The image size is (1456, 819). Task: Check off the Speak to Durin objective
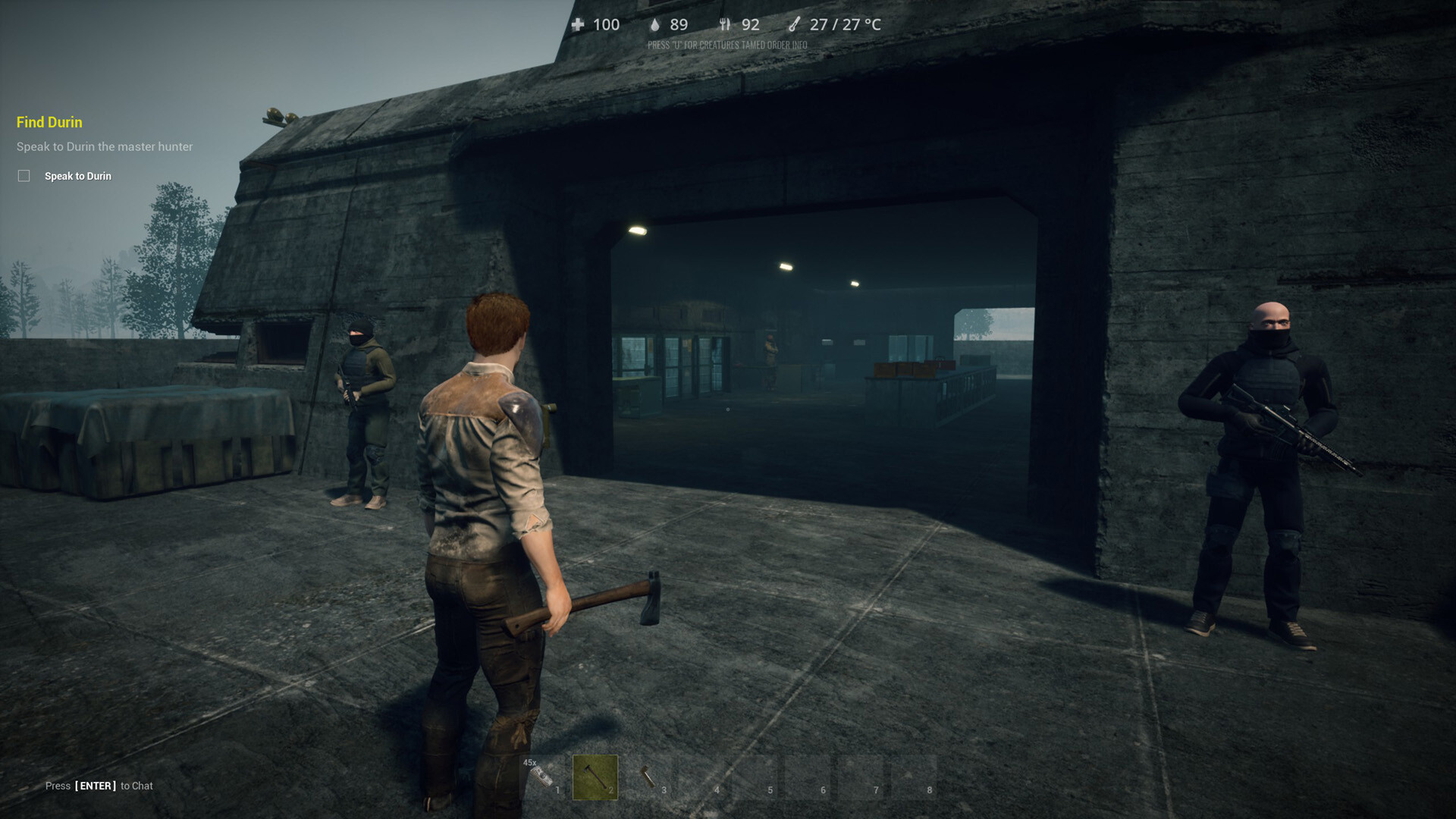pyautogui.click(x=24, y=175)
